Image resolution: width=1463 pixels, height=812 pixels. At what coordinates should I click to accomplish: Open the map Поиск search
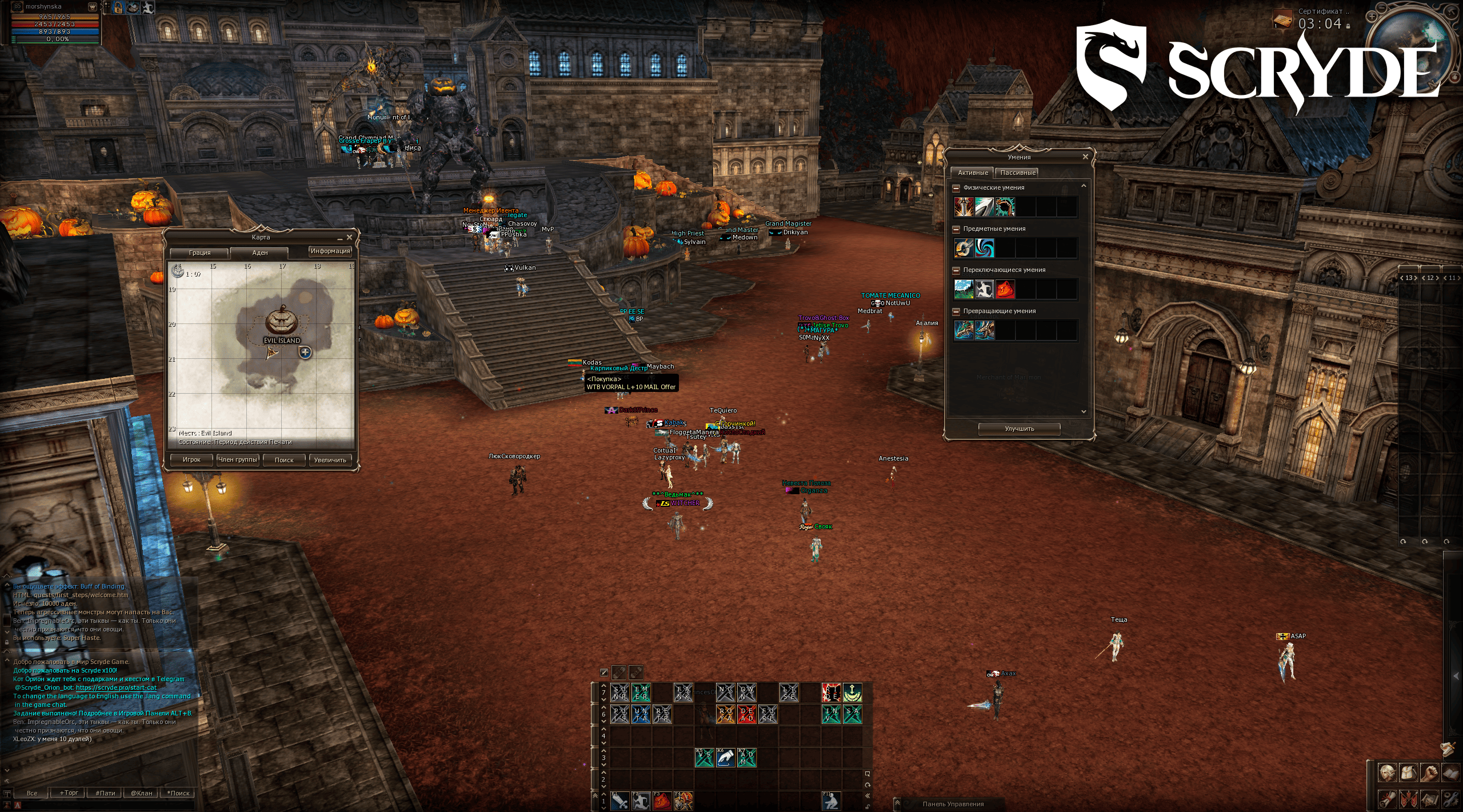click(284, 459)
